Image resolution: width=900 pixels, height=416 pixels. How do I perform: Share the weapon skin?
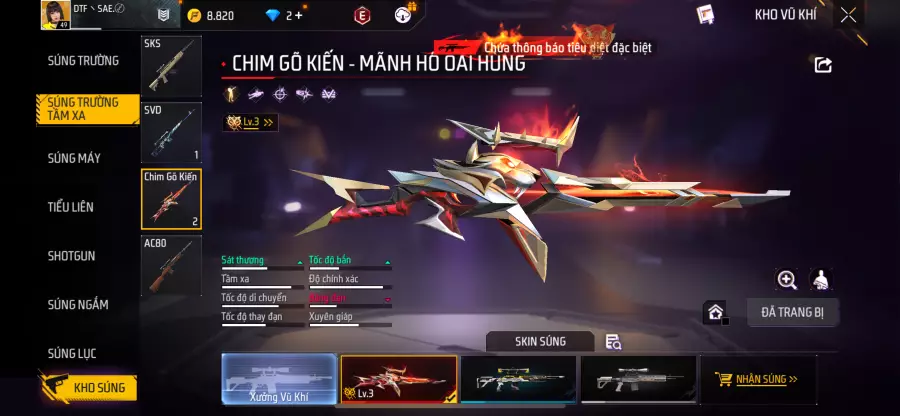coord(823,65)
